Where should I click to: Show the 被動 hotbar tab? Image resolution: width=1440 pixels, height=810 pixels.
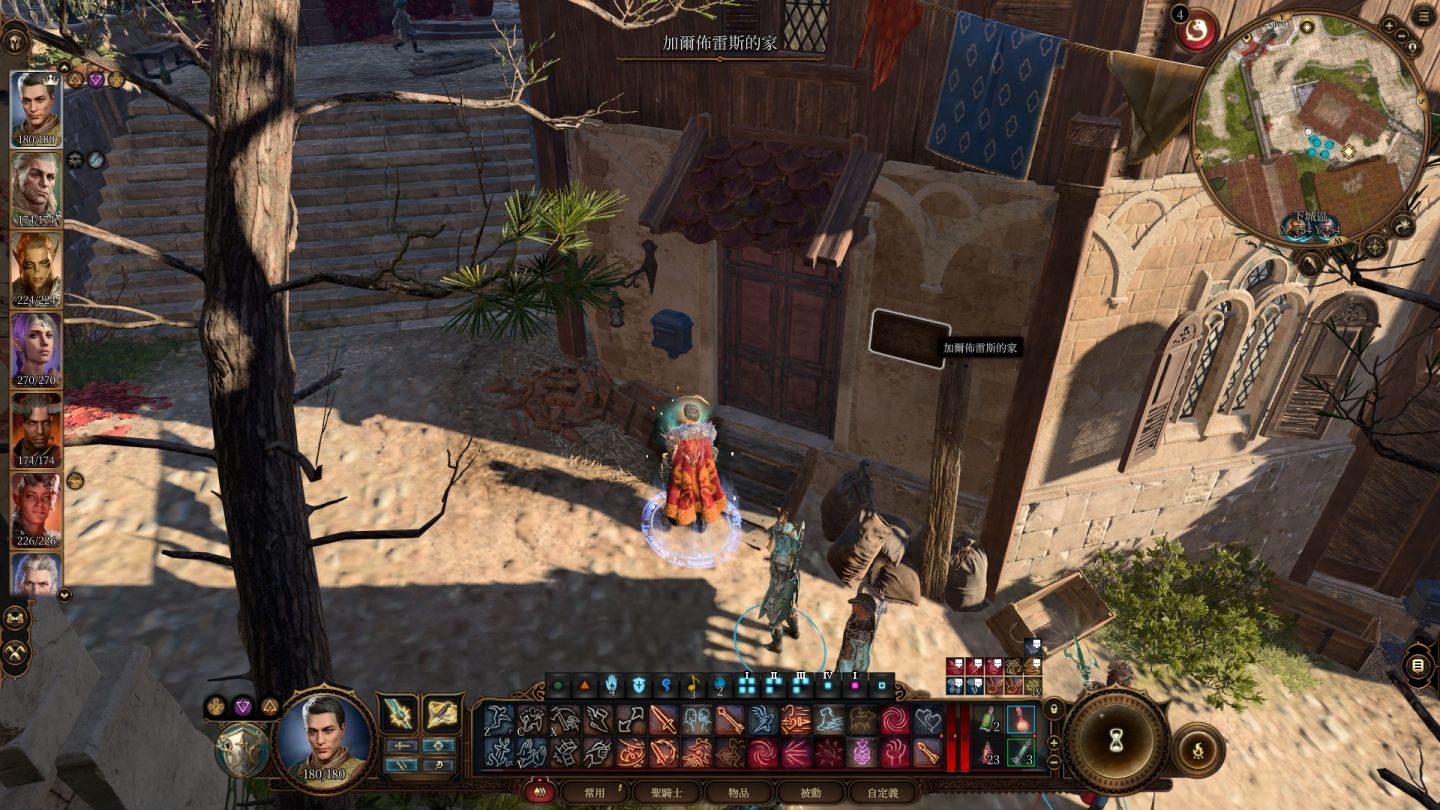coord(809,792)
